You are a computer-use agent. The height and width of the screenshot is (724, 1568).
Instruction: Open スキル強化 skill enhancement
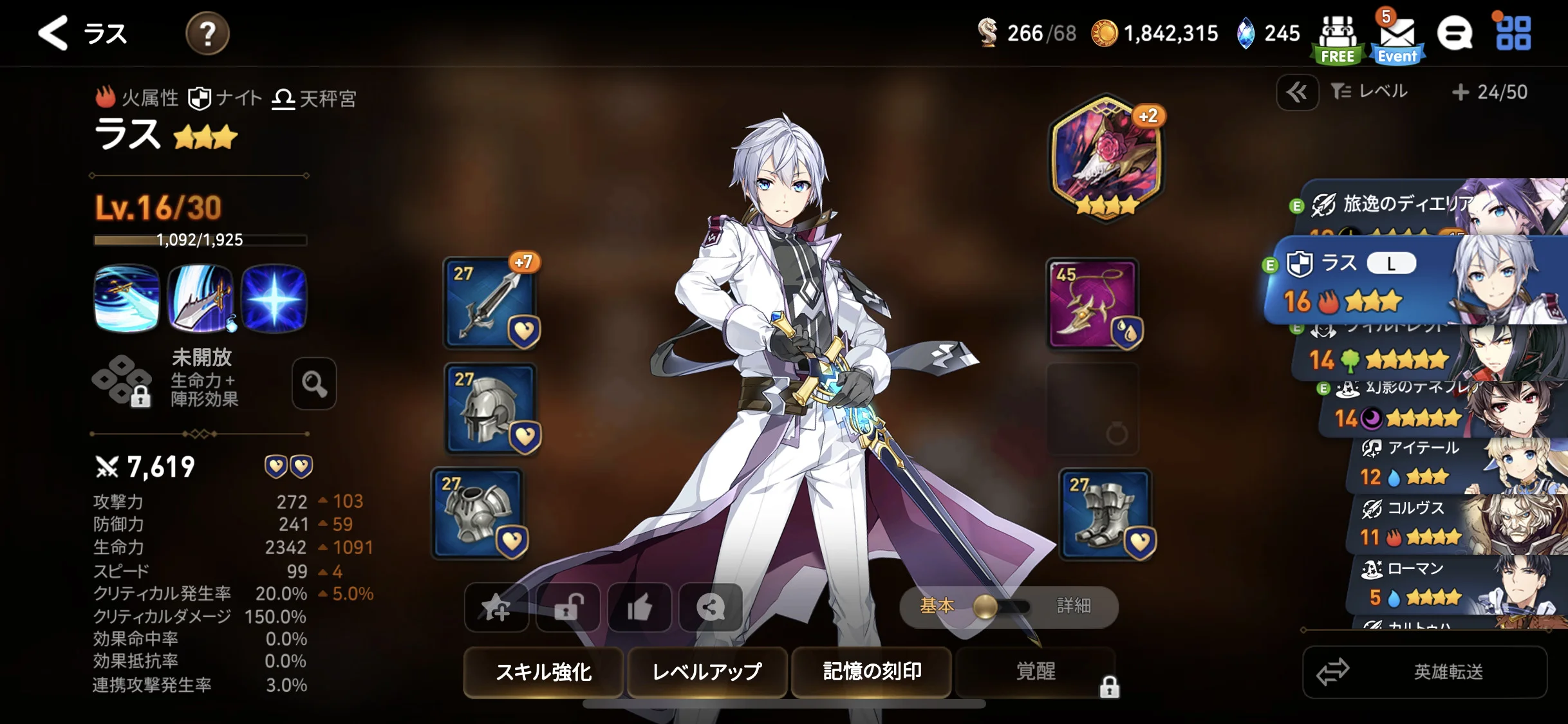(543, 672)
